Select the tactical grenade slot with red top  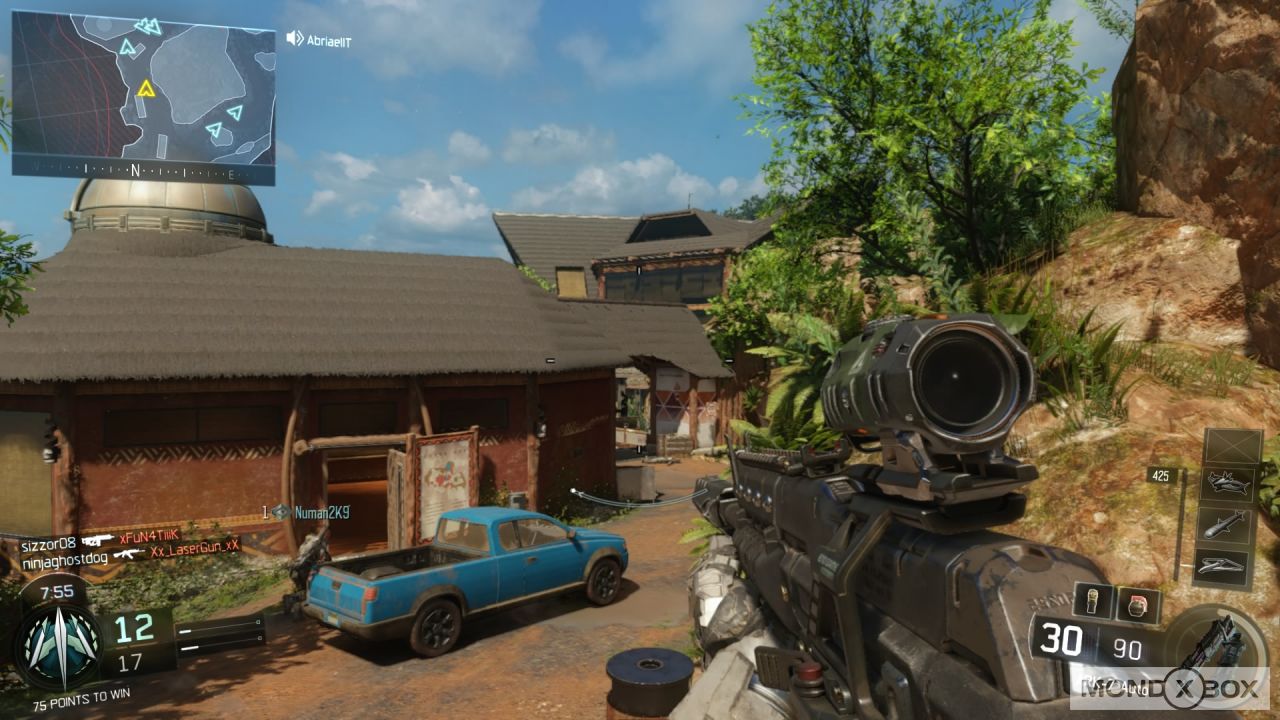[1138, 605]
